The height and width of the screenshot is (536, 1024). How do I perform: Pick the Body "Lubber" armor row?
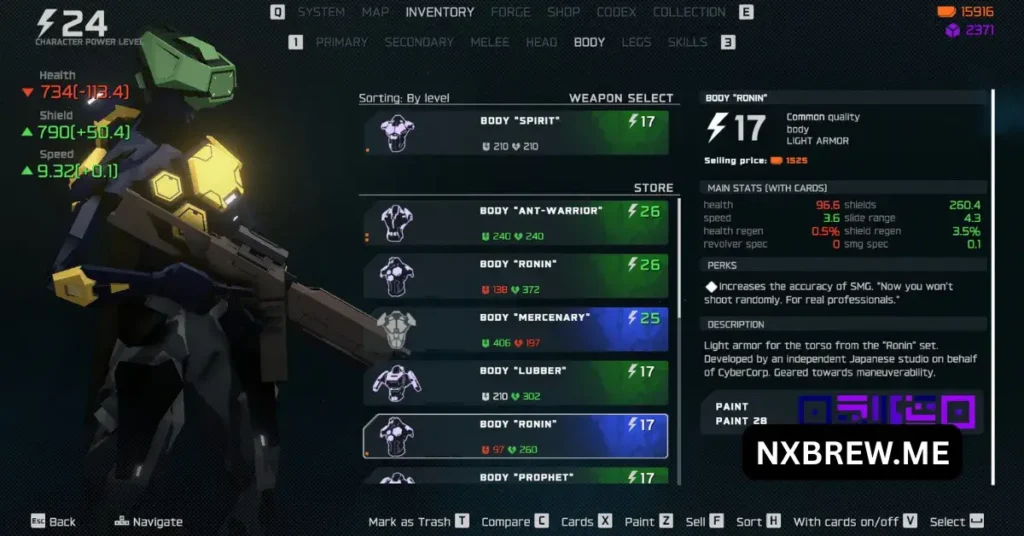coord(516,383)
